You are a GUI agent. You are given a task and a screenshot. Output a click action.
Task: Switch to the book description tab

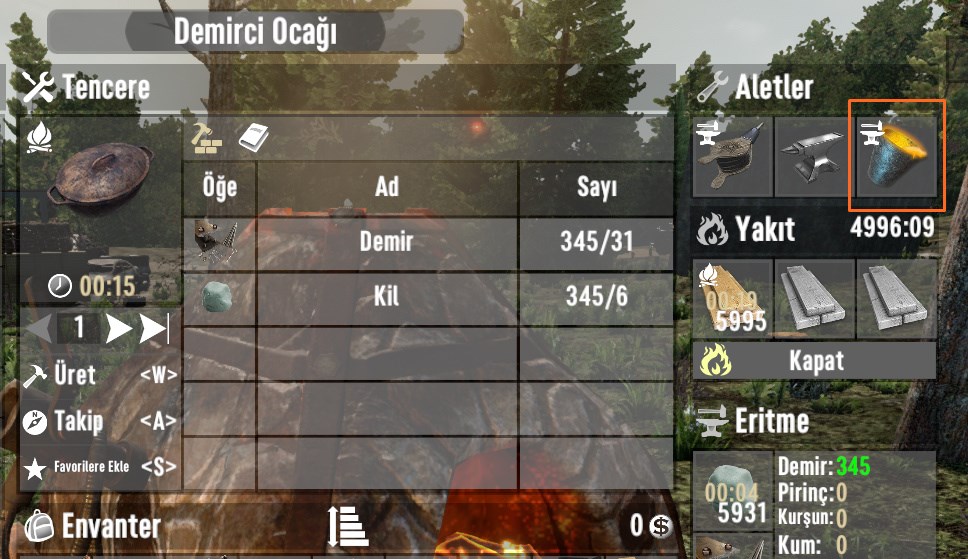[254, 137]
